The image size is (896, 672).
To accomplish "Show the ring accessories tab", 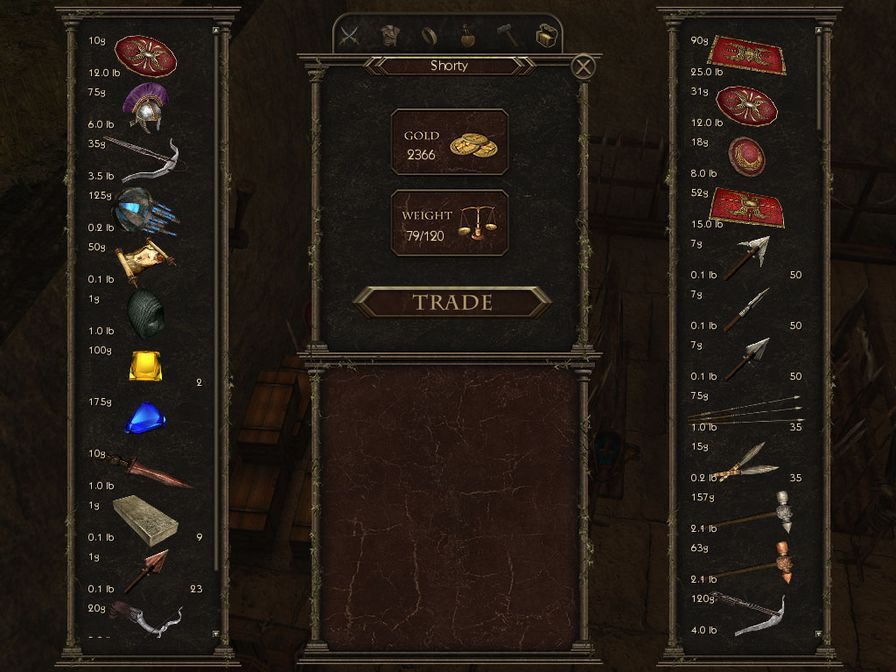I will pos(430,36).
